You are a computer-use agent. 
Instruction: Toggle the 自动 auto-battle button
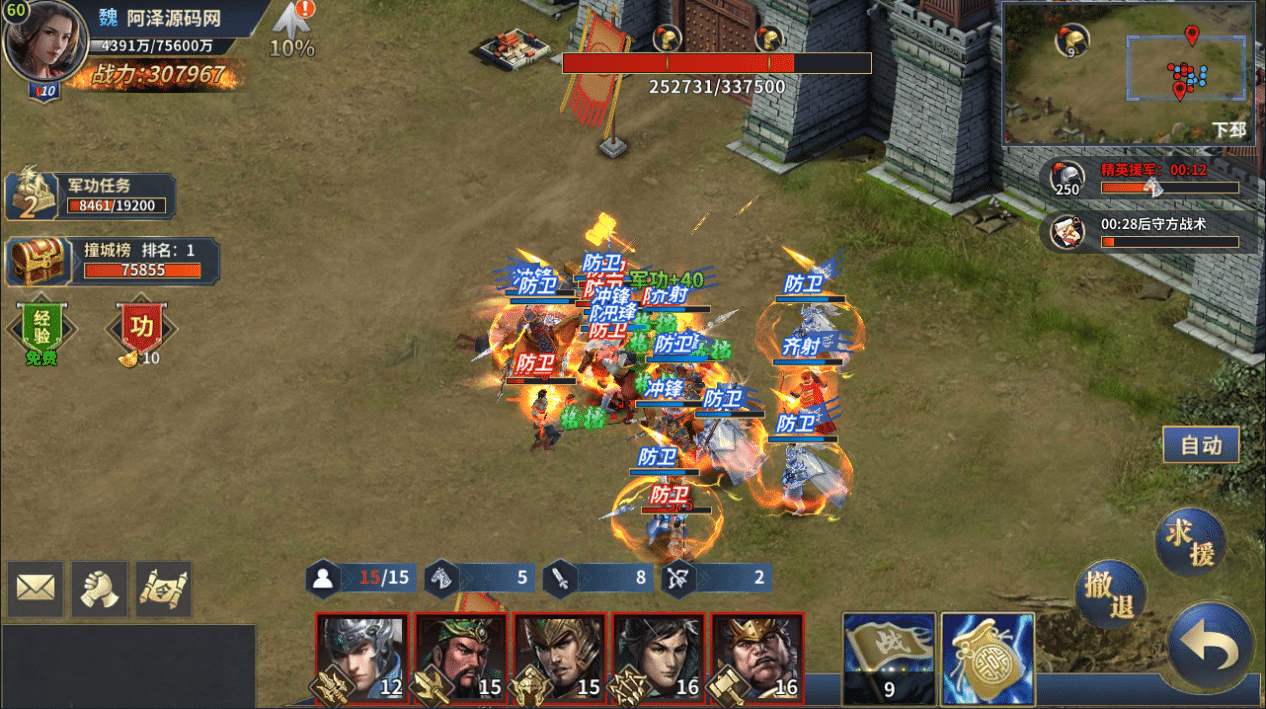[x=1200, y=446]
